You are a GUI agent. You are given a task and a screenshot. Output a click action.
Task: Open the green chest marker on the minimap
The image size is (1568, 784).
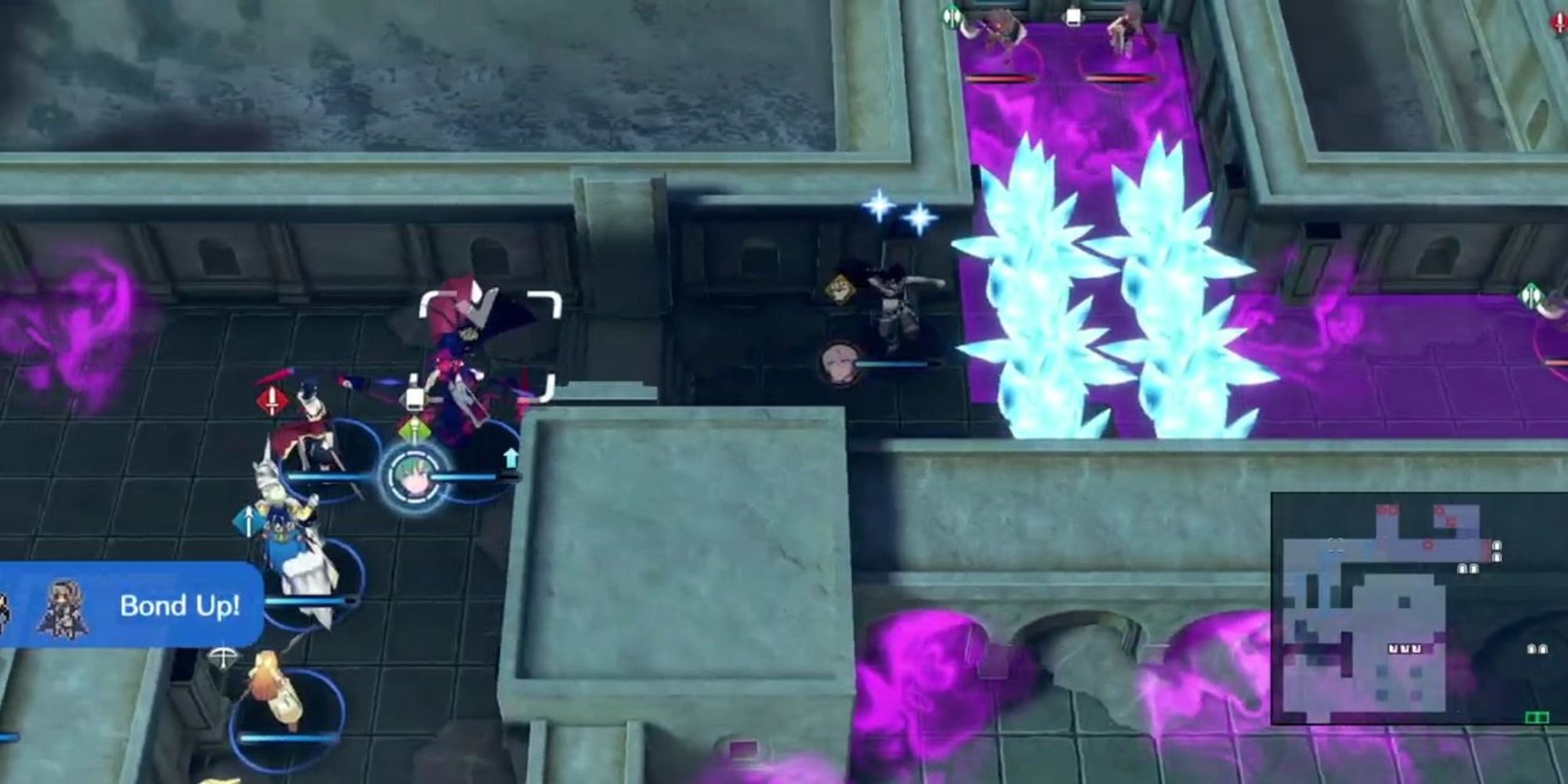pos(1536,717)
